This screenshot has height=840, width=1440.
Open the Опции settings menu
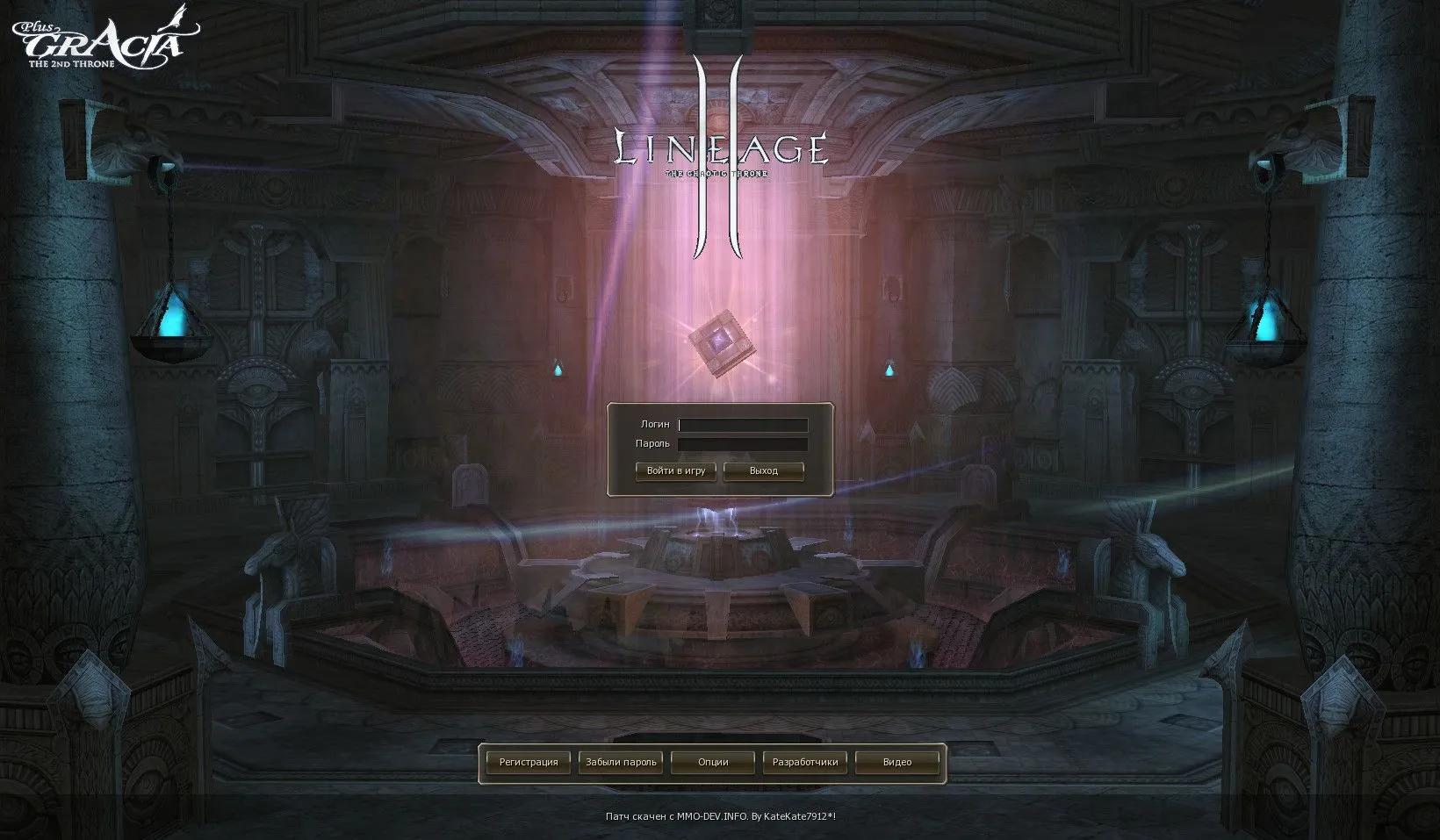(x=713, y=763)
